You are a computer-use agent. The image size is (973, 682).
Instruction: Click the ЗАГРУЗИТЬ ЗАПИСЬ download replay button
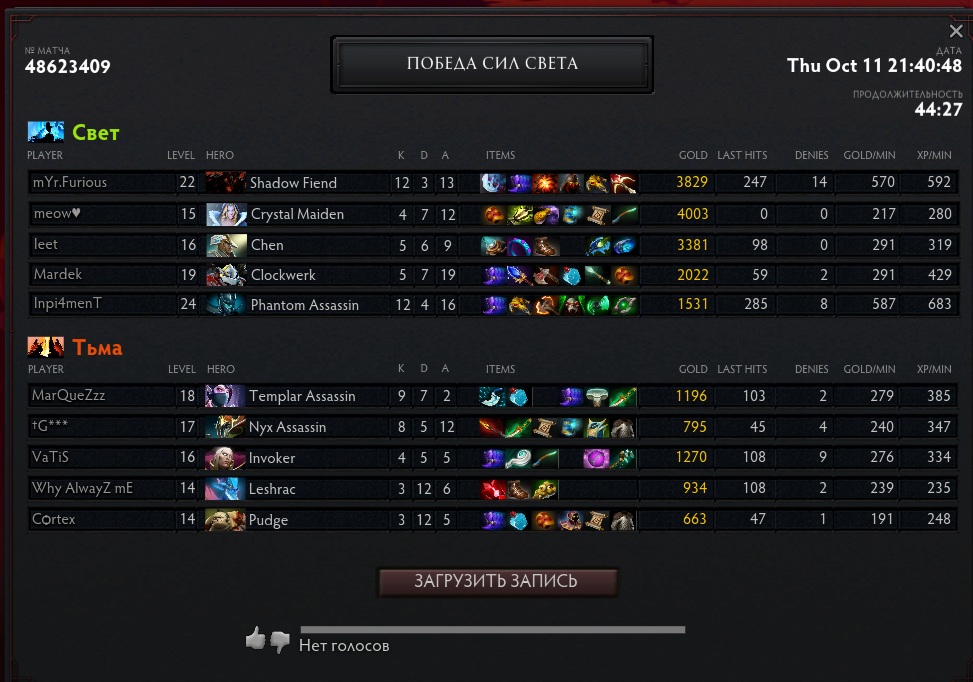pos(497,582)
